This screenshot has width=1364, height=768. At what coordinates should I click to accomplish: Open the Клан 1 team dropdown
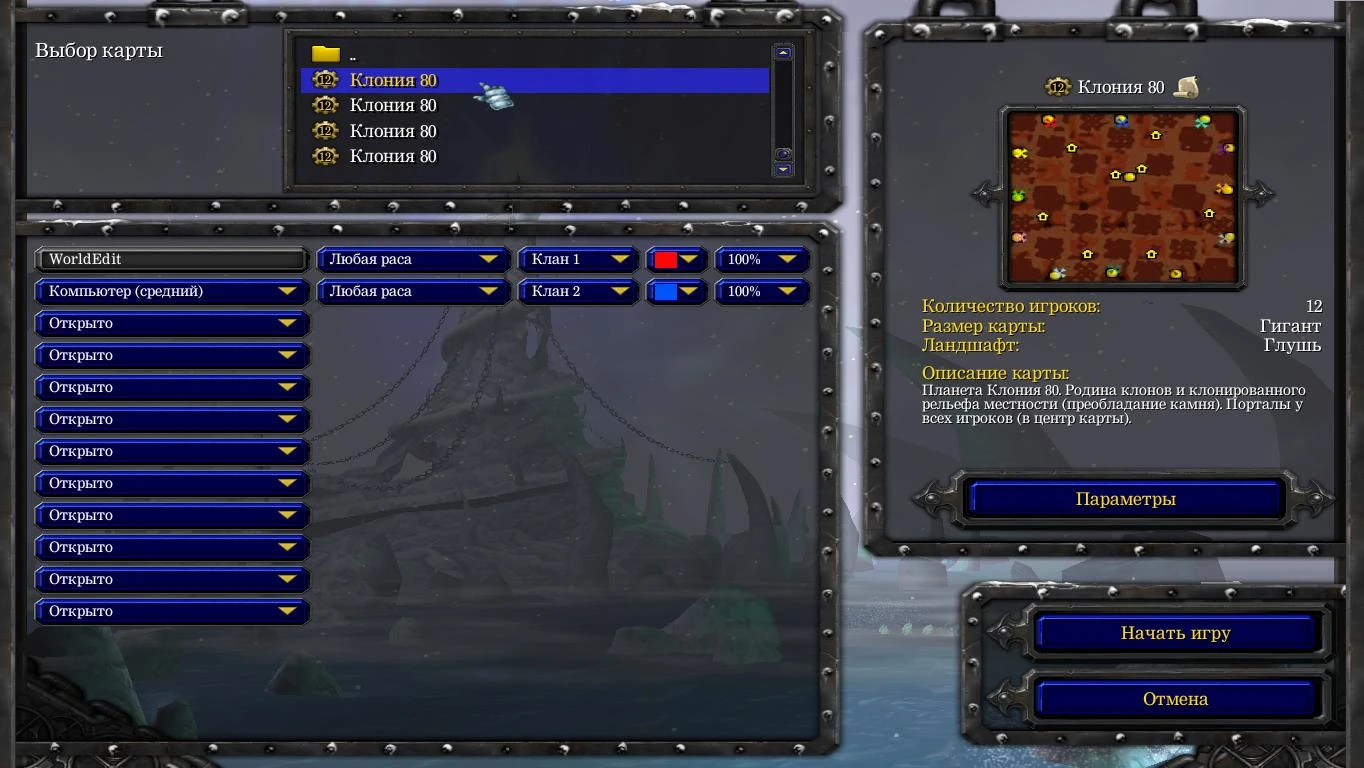(x=578, y=259)
